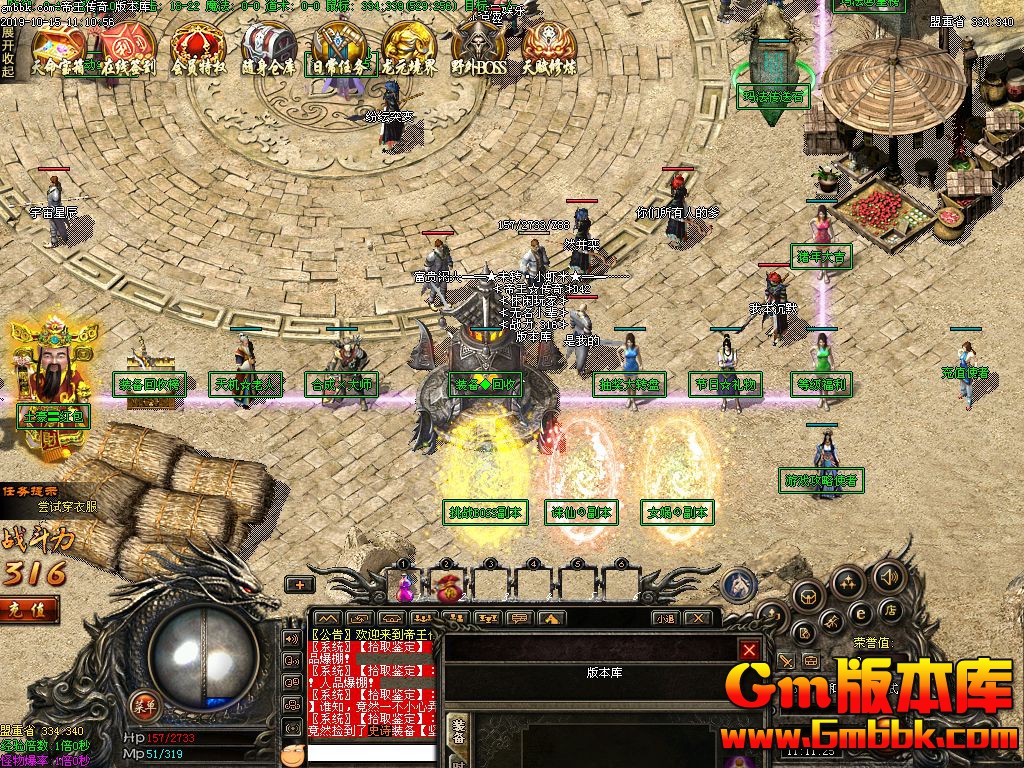Open the 店 shop round button
This screenshot has height=768, width=1024.
point(888,609)
